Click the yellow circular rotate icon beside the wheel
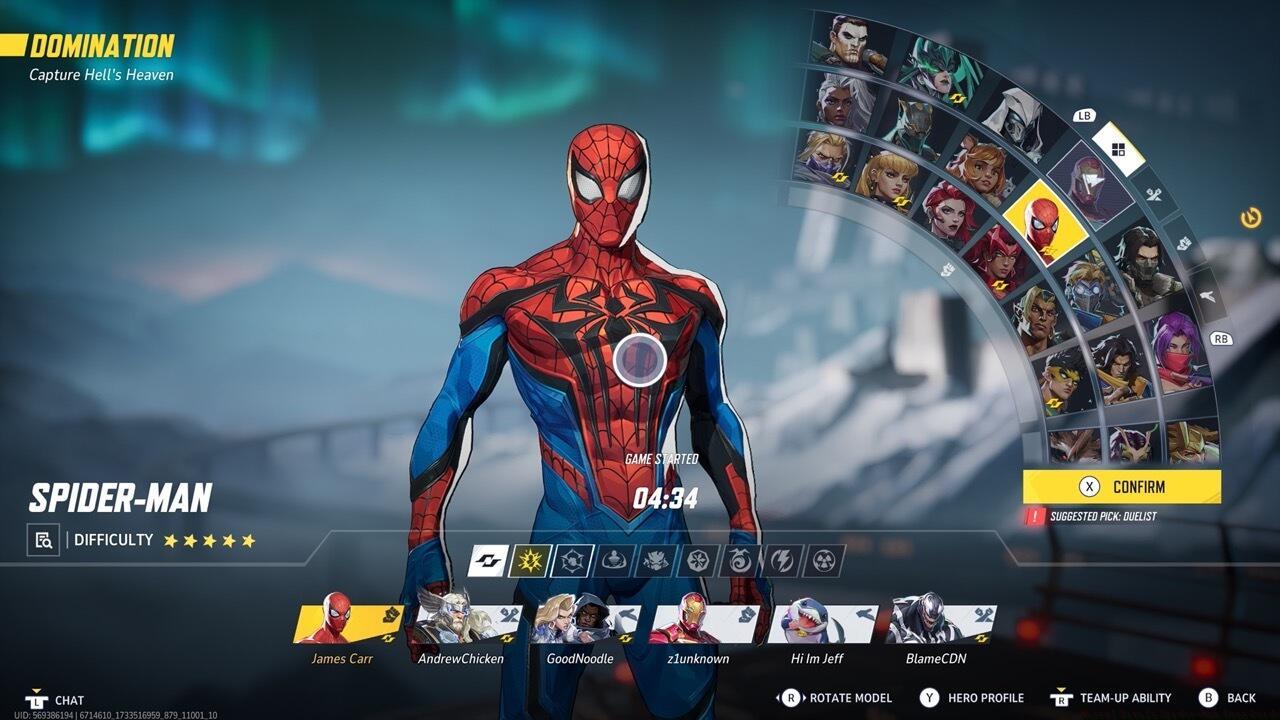Screen dimensions: 1280x720 click(1249, 219)
